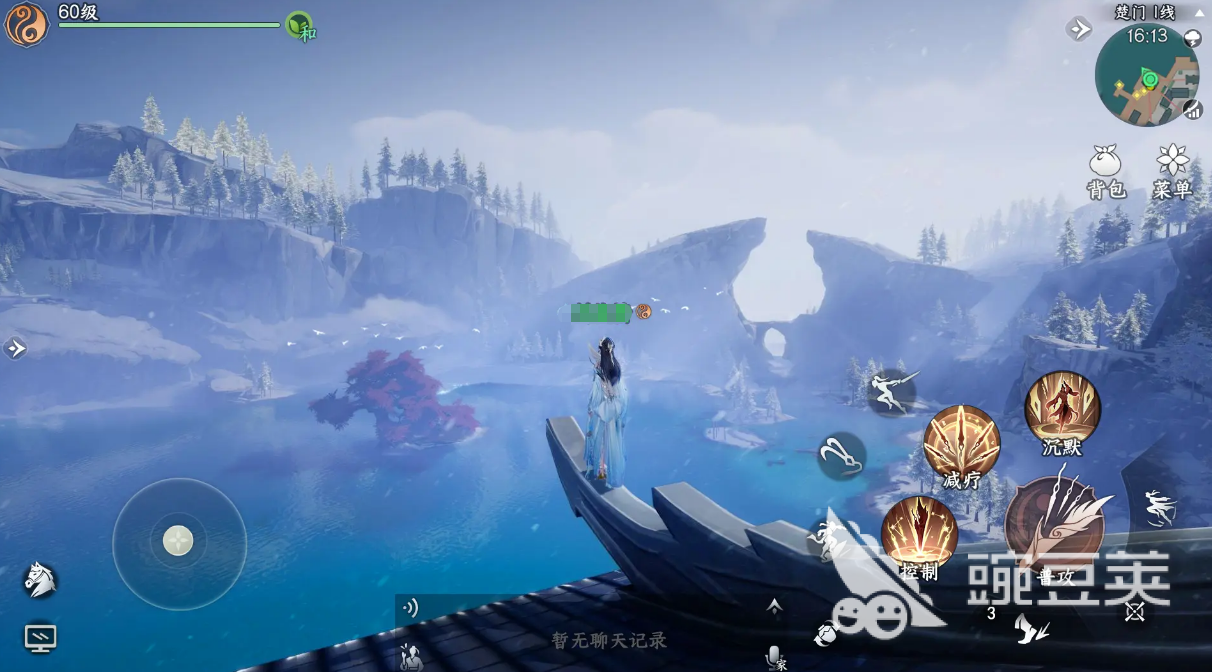Activate the 沉默 silence skill
This screenshot has width=1212, height=672.
coord(1062,410)
